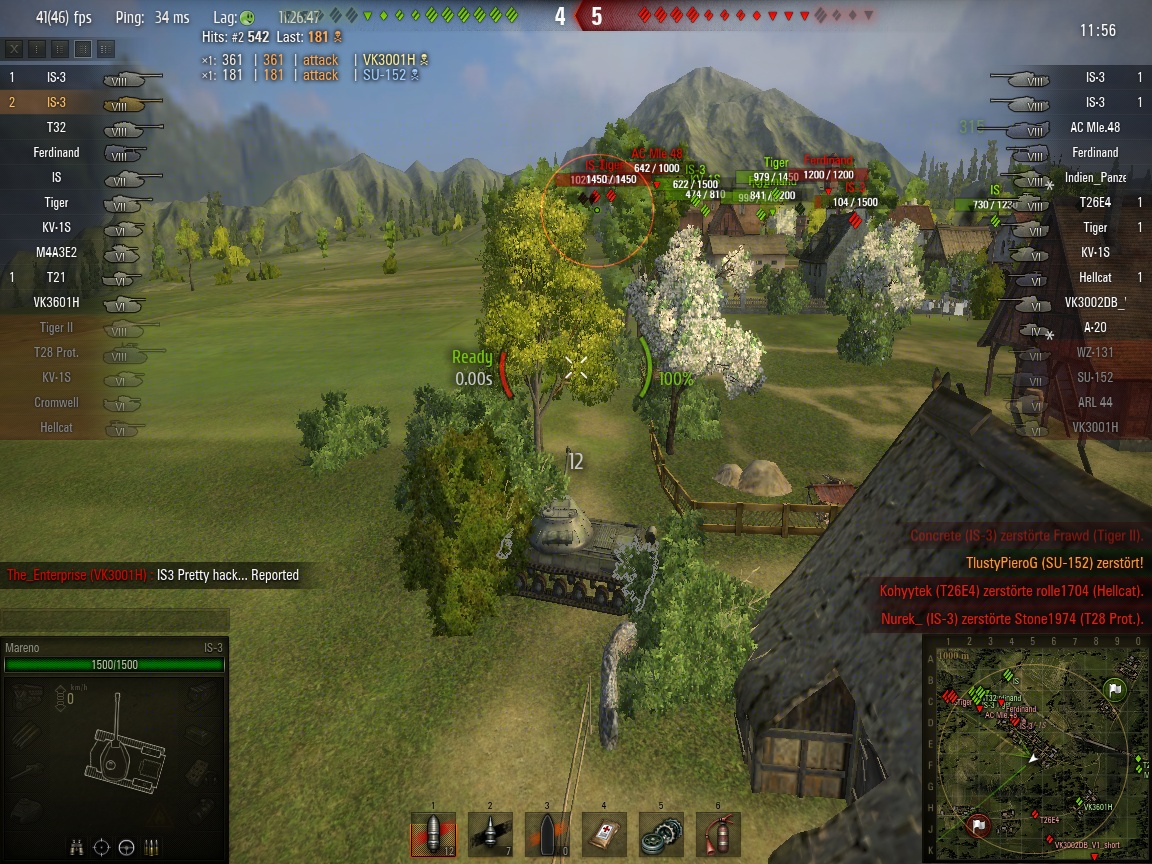Select the T32 row in left team list
The width and height of the screenshot is (1152, 864).
pos(68,128)
